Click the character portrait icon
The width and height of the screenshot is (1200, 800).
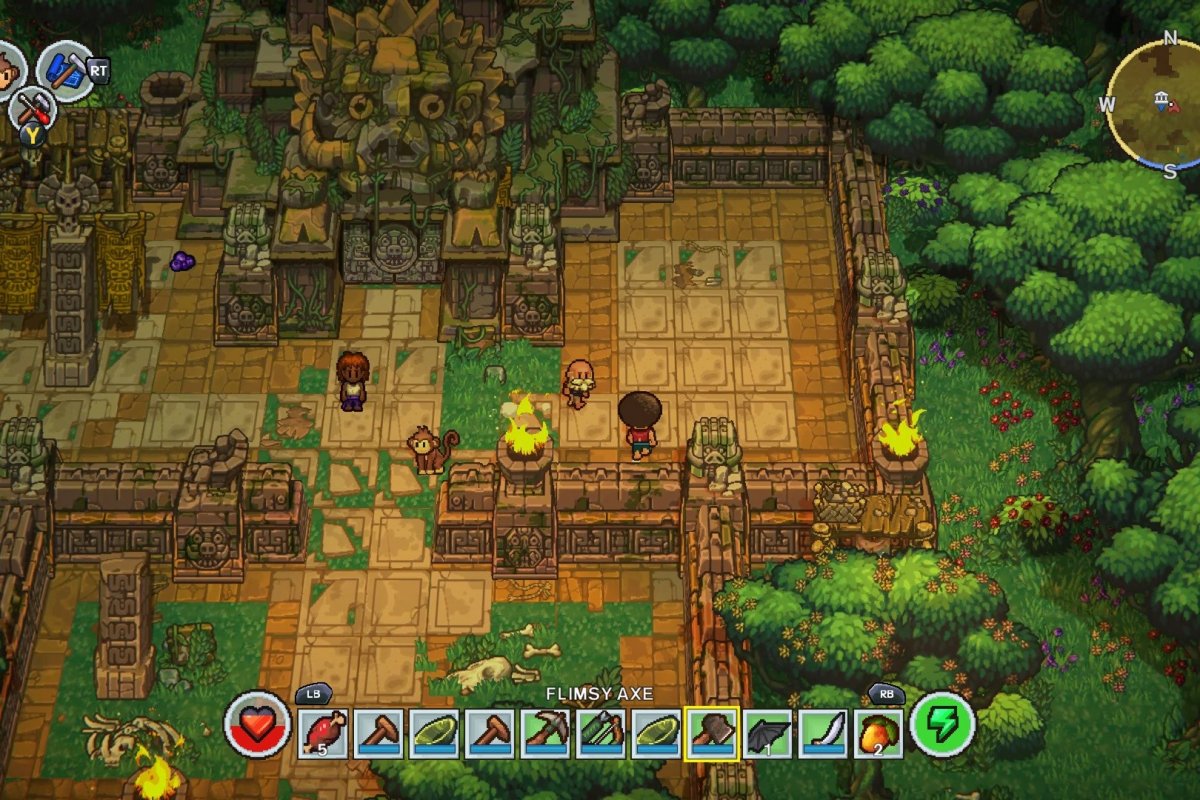[8, 72]
